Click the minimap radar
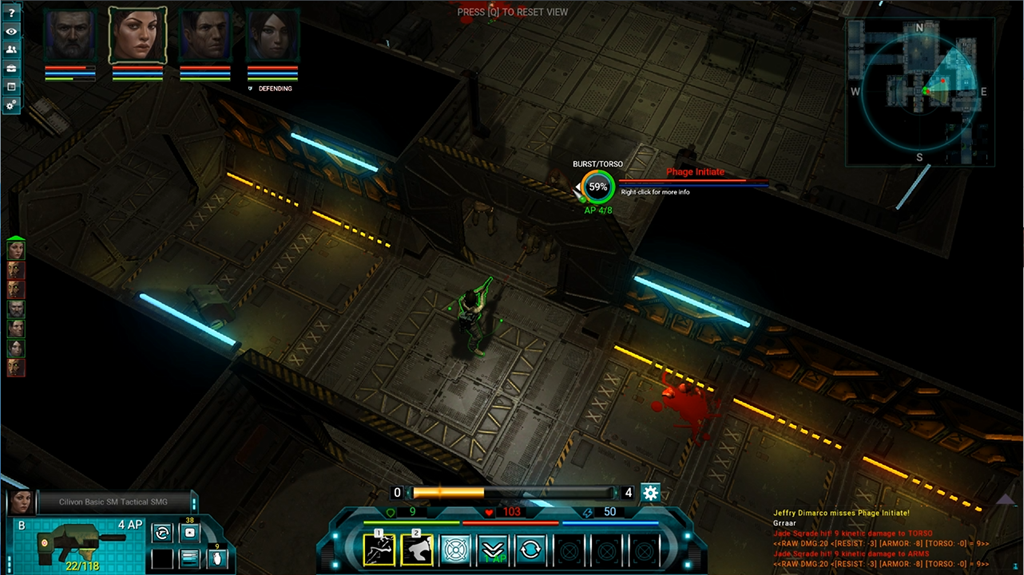 [x=920, y=90]
